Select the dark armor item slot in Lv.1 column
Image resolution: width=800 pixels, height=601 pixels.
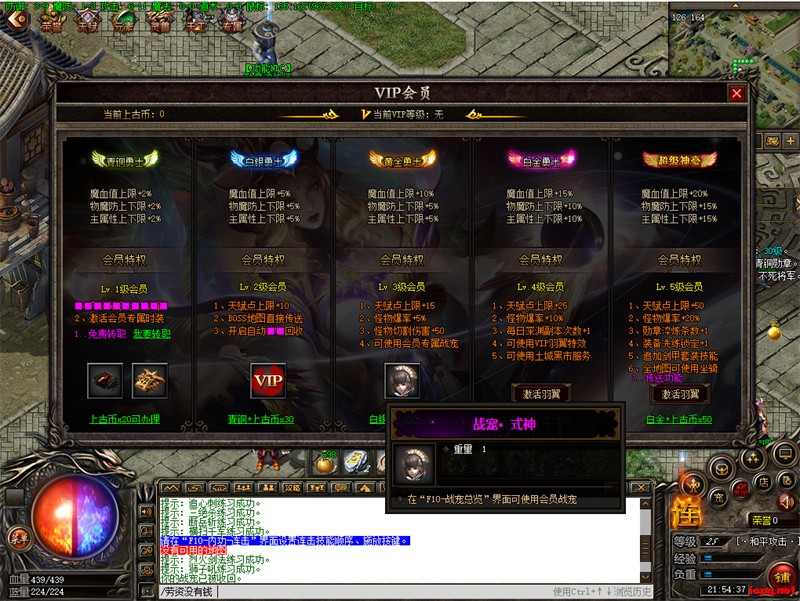(105, 381)
